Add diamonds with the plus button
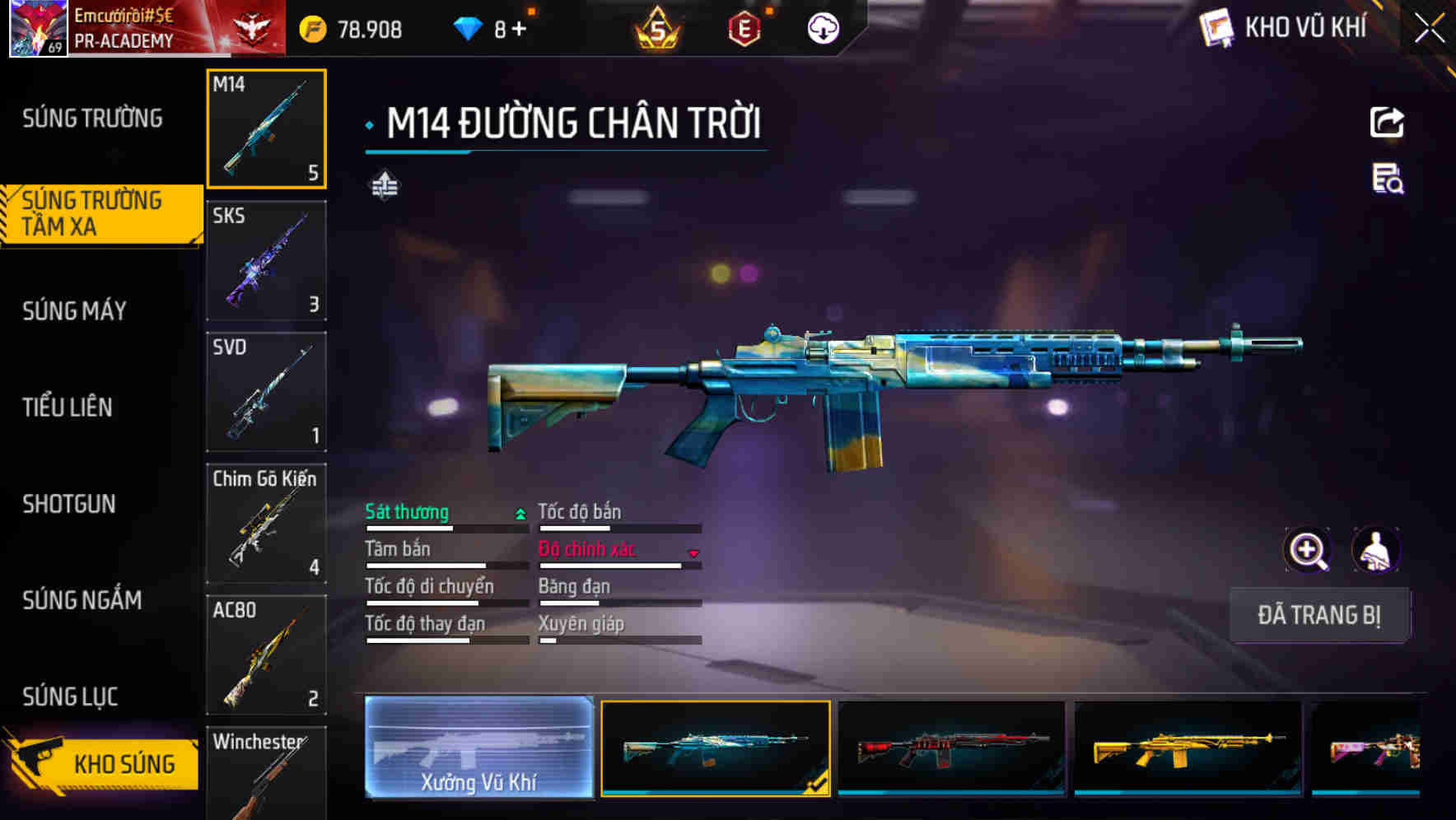 click(x=519, y=30)
